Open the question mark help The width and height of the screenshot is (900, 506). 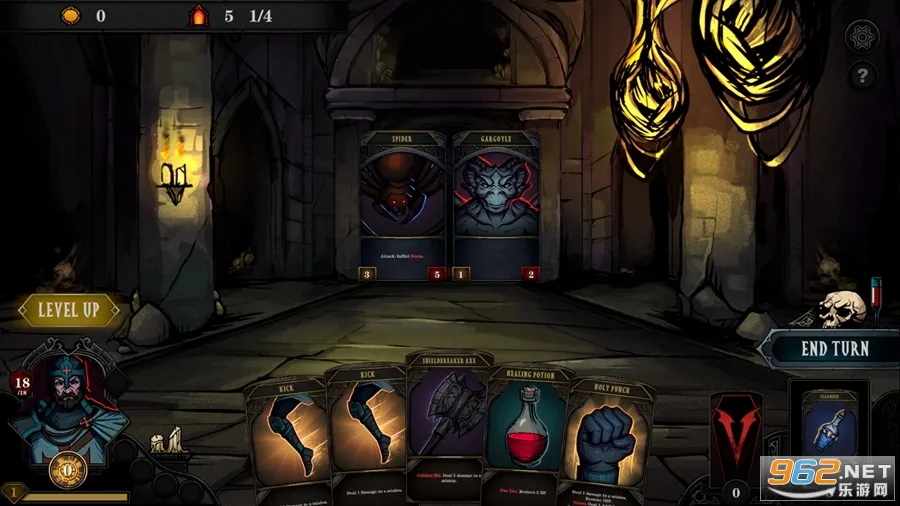pos(862,75)
